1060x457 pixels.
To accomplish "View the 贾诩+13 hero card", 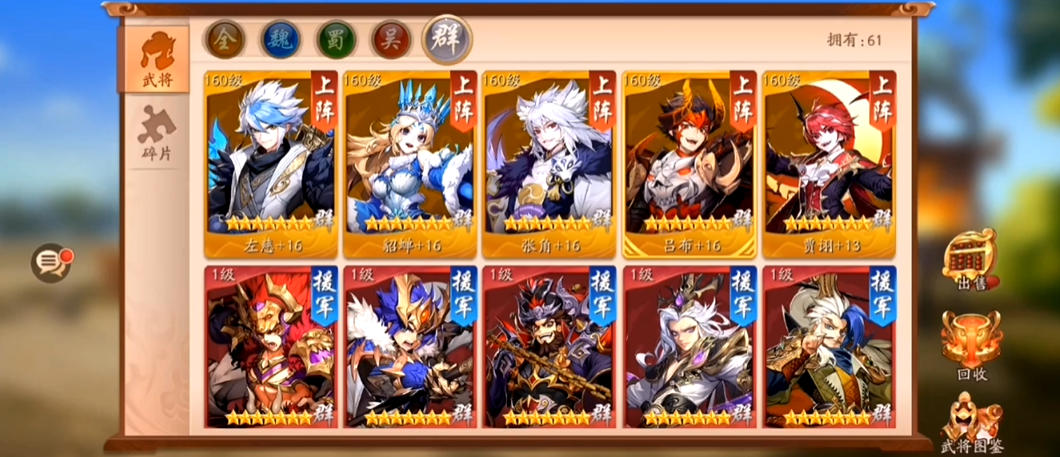I will point(829,163).
